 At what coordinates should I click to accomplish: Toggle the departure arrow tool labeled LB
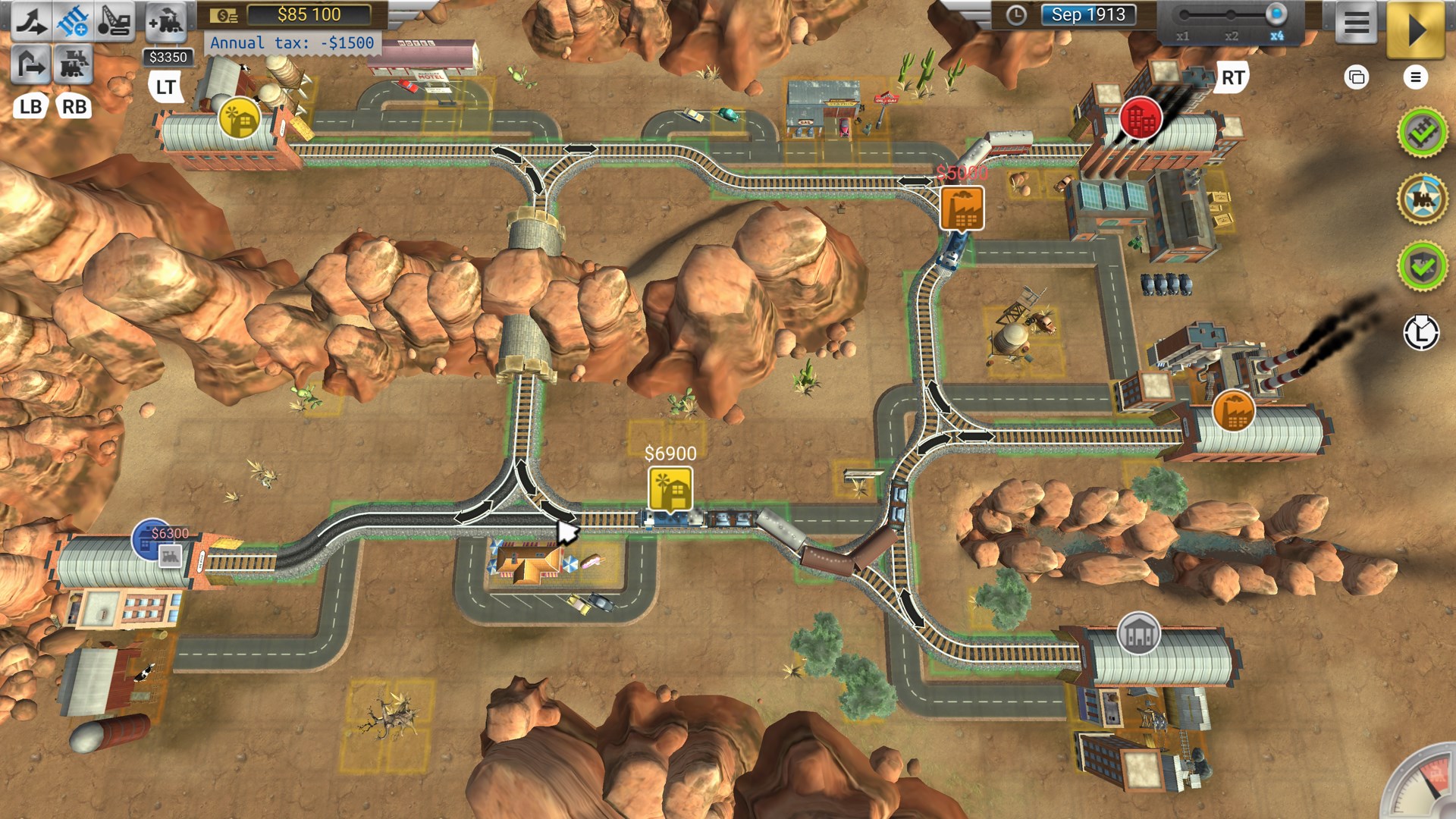click(30, 64)
